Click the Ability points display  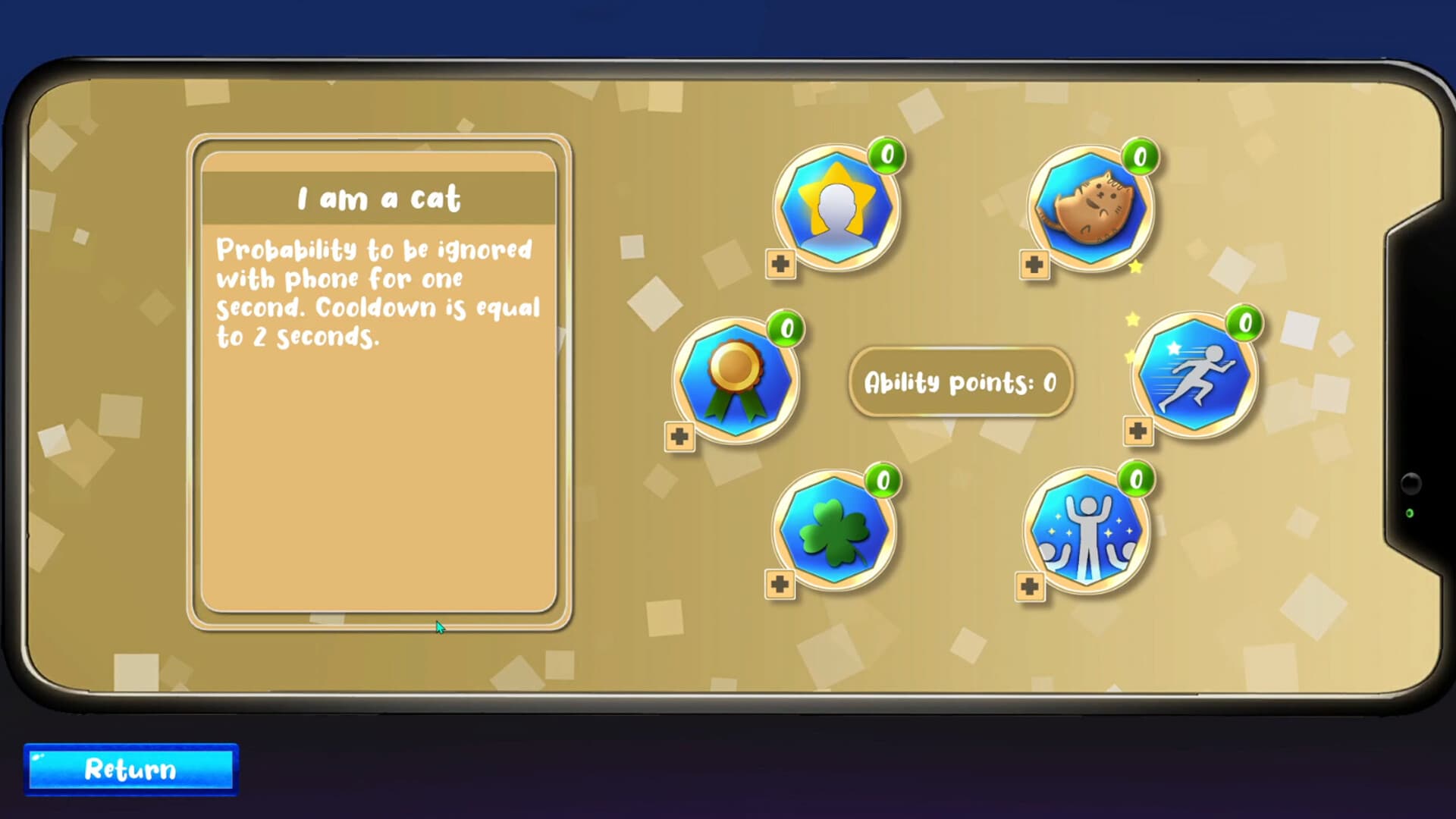(961, 383)
